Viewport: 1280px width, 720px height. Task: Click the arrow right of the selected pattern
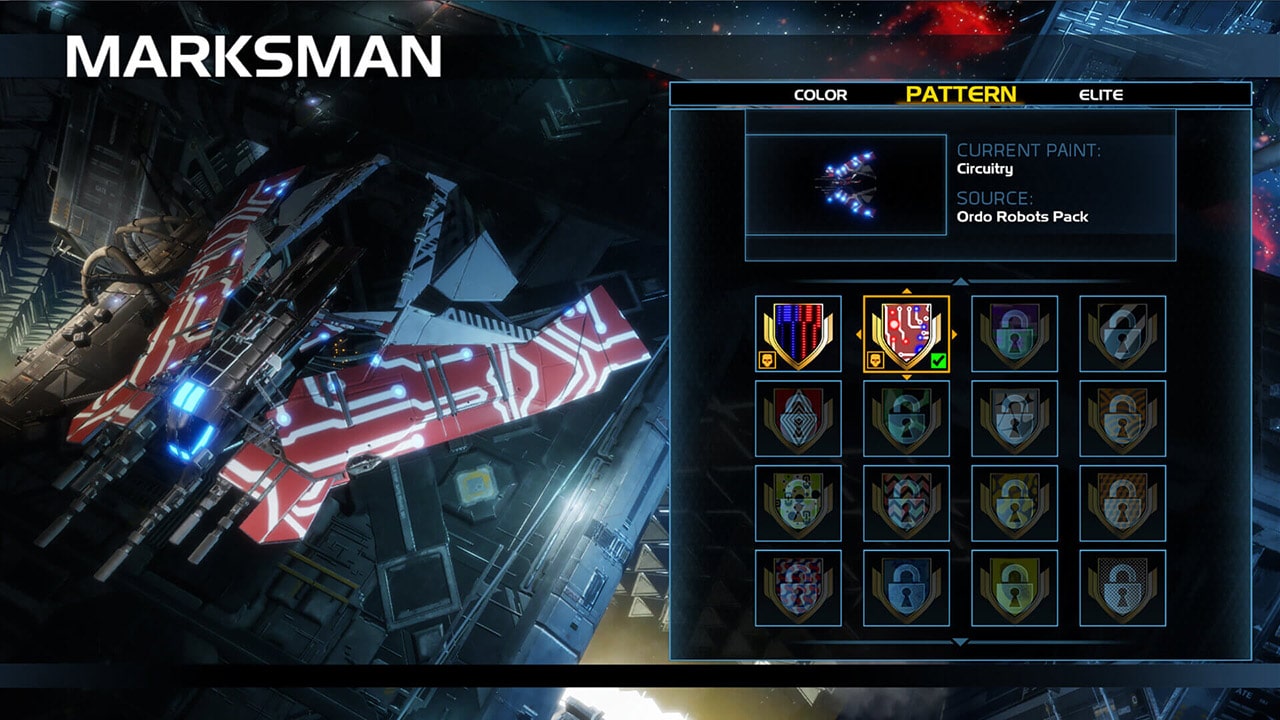click(954, 334)
